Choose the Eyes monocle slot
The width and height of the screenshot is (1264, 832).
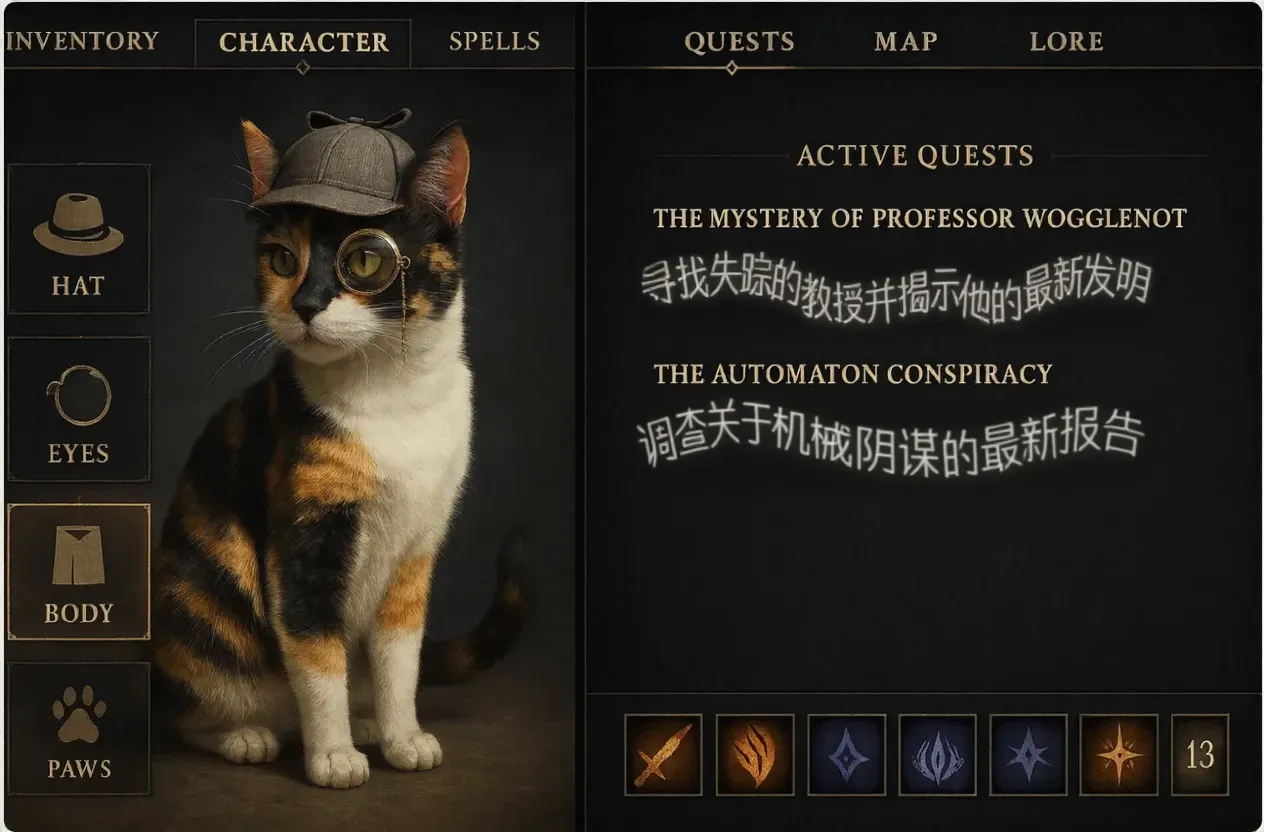pos(78,409)
